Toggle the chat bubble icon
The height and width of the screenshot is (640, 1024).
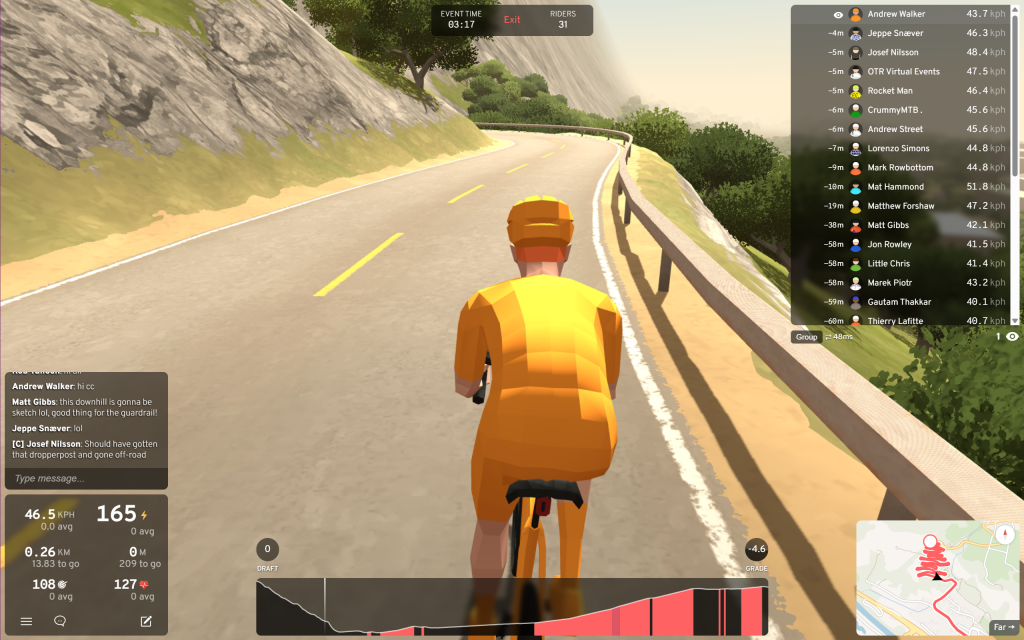(x=60, y=621)
